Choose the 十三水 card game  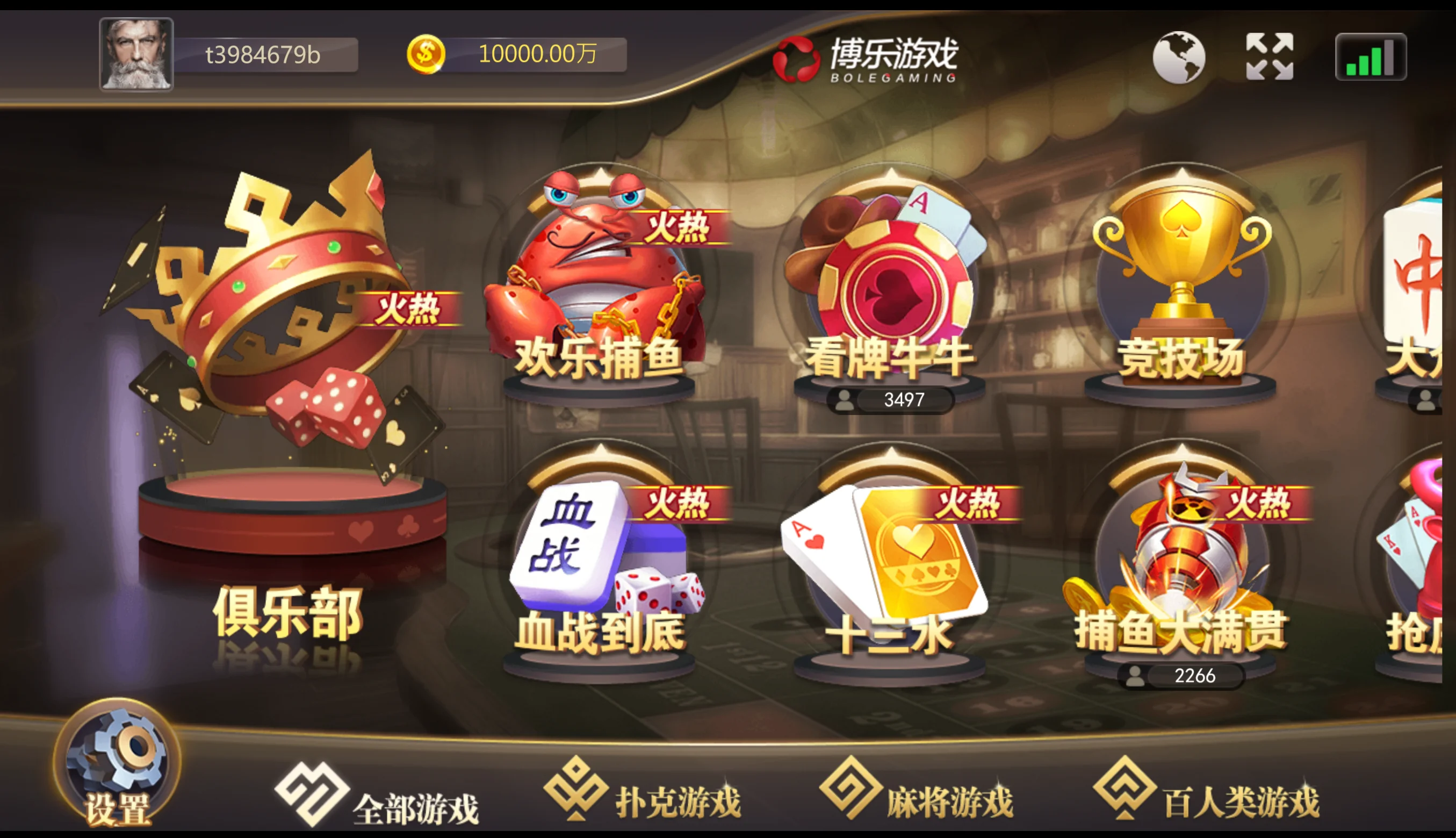(x=890, y=564)
